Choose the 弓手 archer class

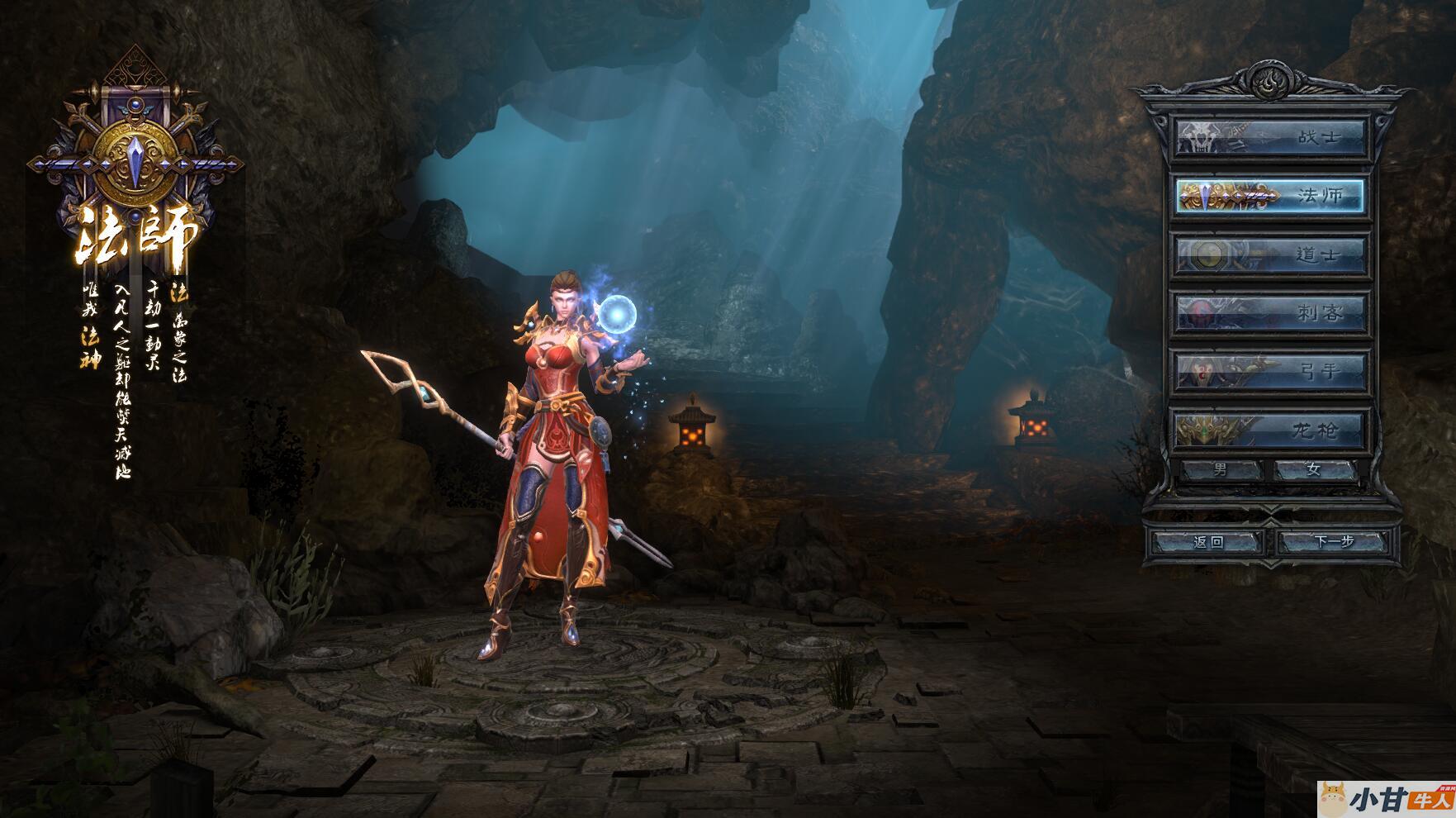coord(1270,372)
